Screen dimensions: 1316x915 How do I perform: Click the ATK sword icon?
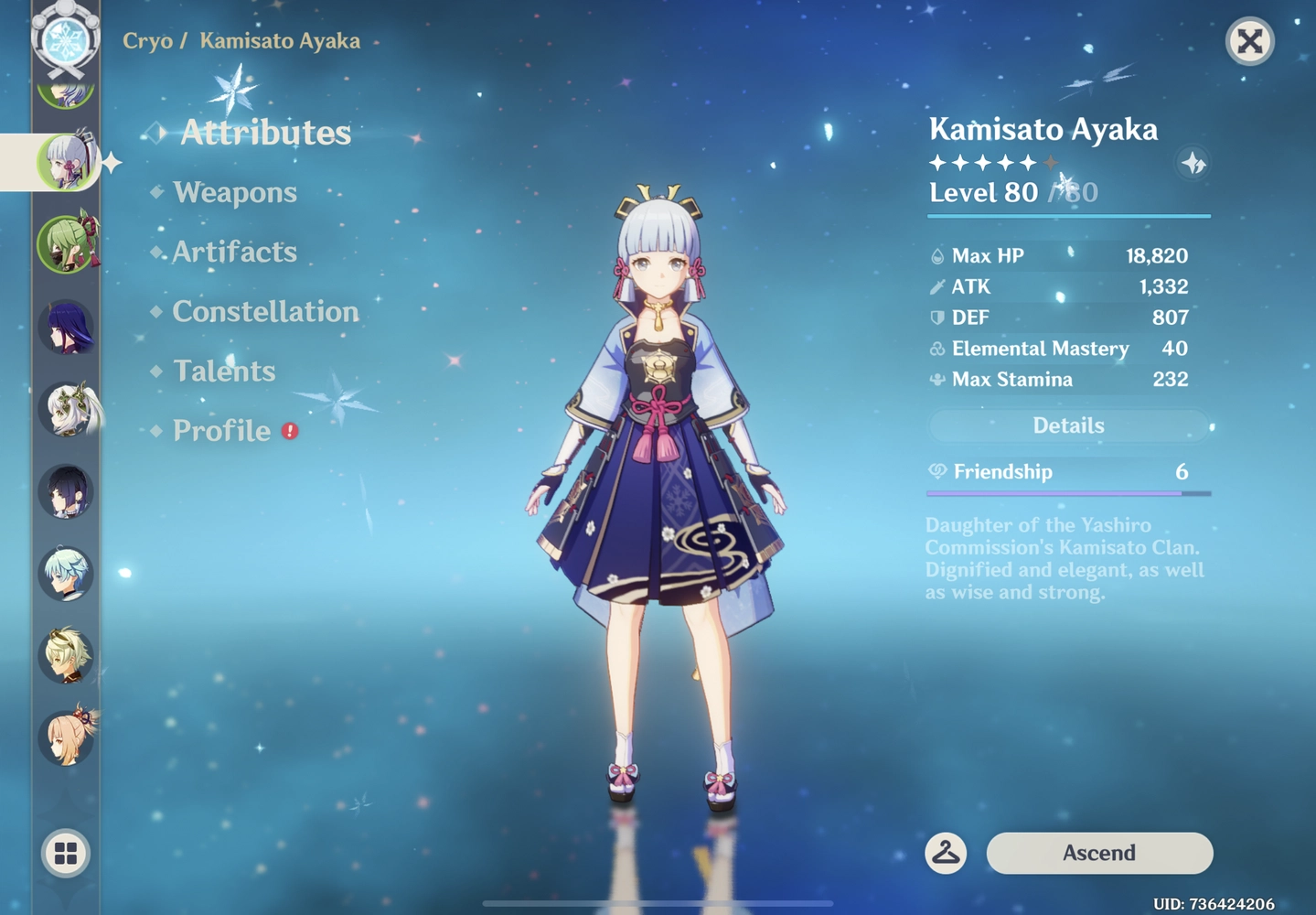click(936, 286)
